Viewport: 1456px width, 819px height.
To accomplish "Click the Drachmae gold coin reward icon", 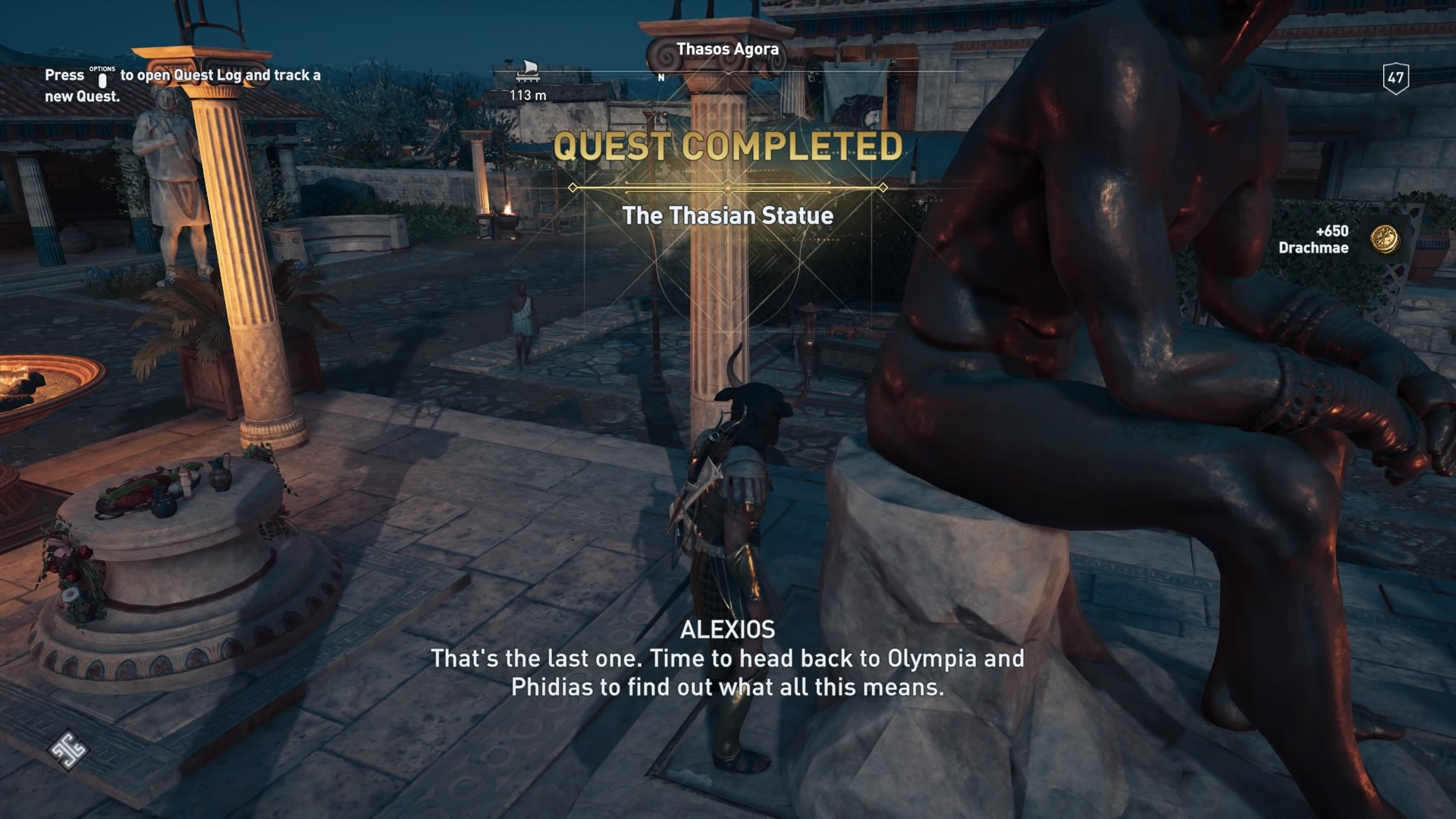I will 1385,239.
